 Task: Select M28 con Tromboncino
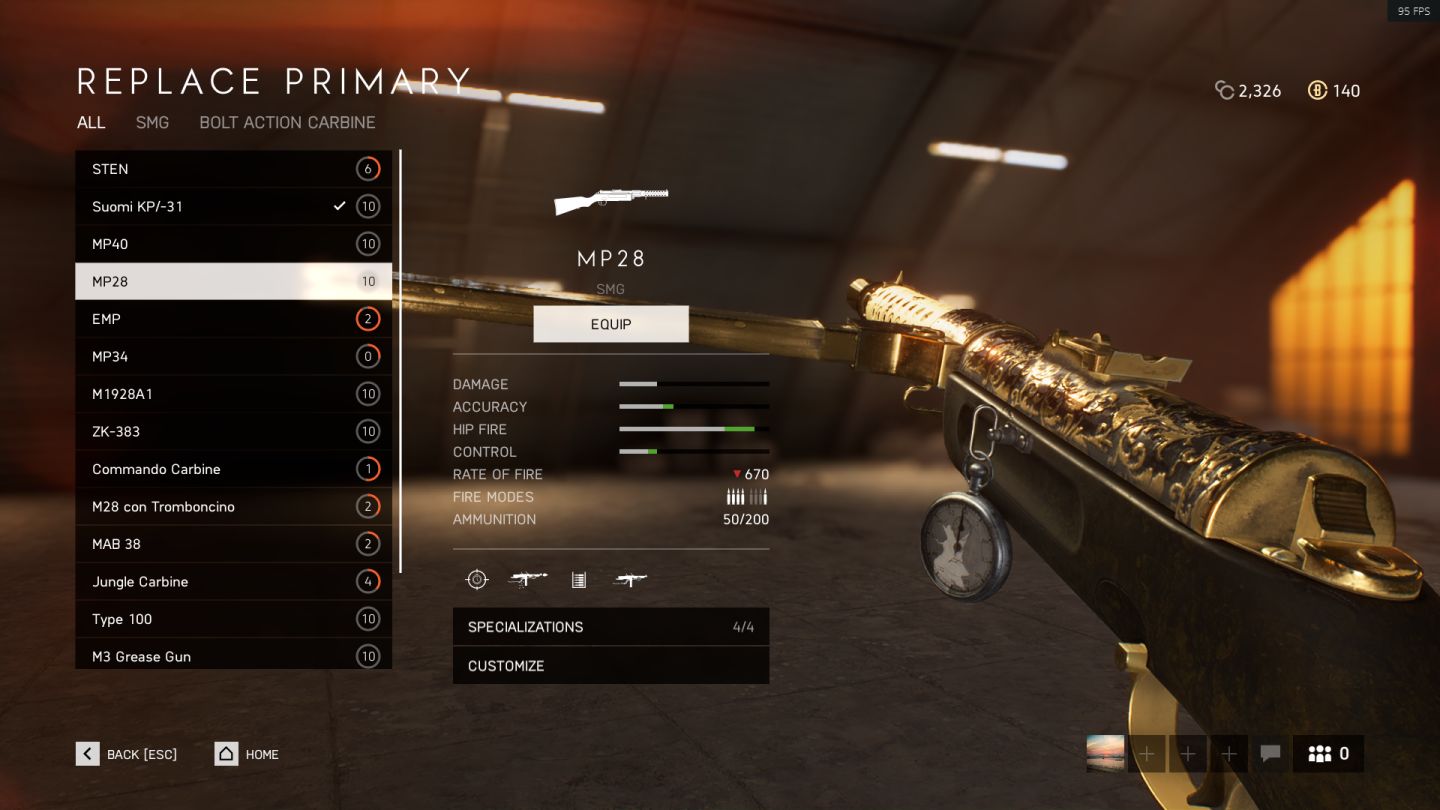tap(233, 507)
